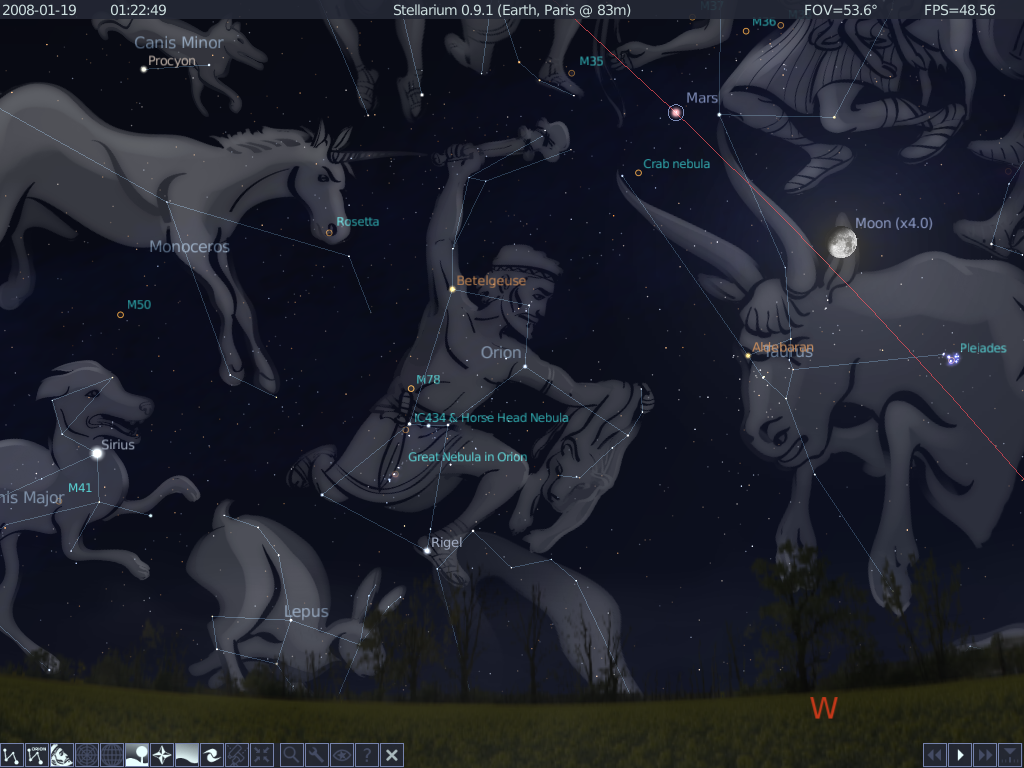Set normal time rate with the play button
Image resolution: width=1024 pixels, height=768 pixels.
point(960,755)
